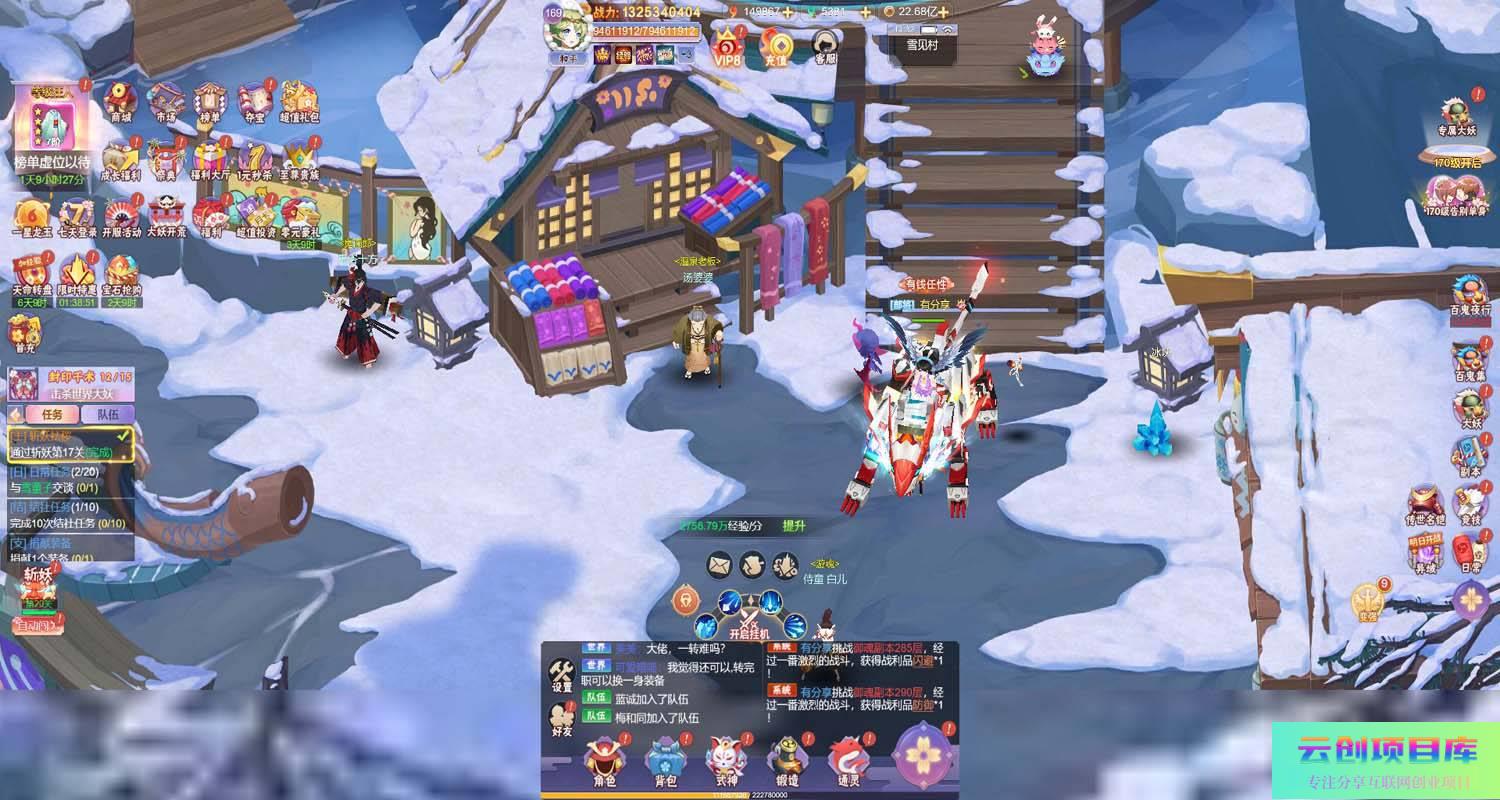Open the 充值 recharge icon
The width and height of the screenshot is (1500, 800).
click(776, 46)
